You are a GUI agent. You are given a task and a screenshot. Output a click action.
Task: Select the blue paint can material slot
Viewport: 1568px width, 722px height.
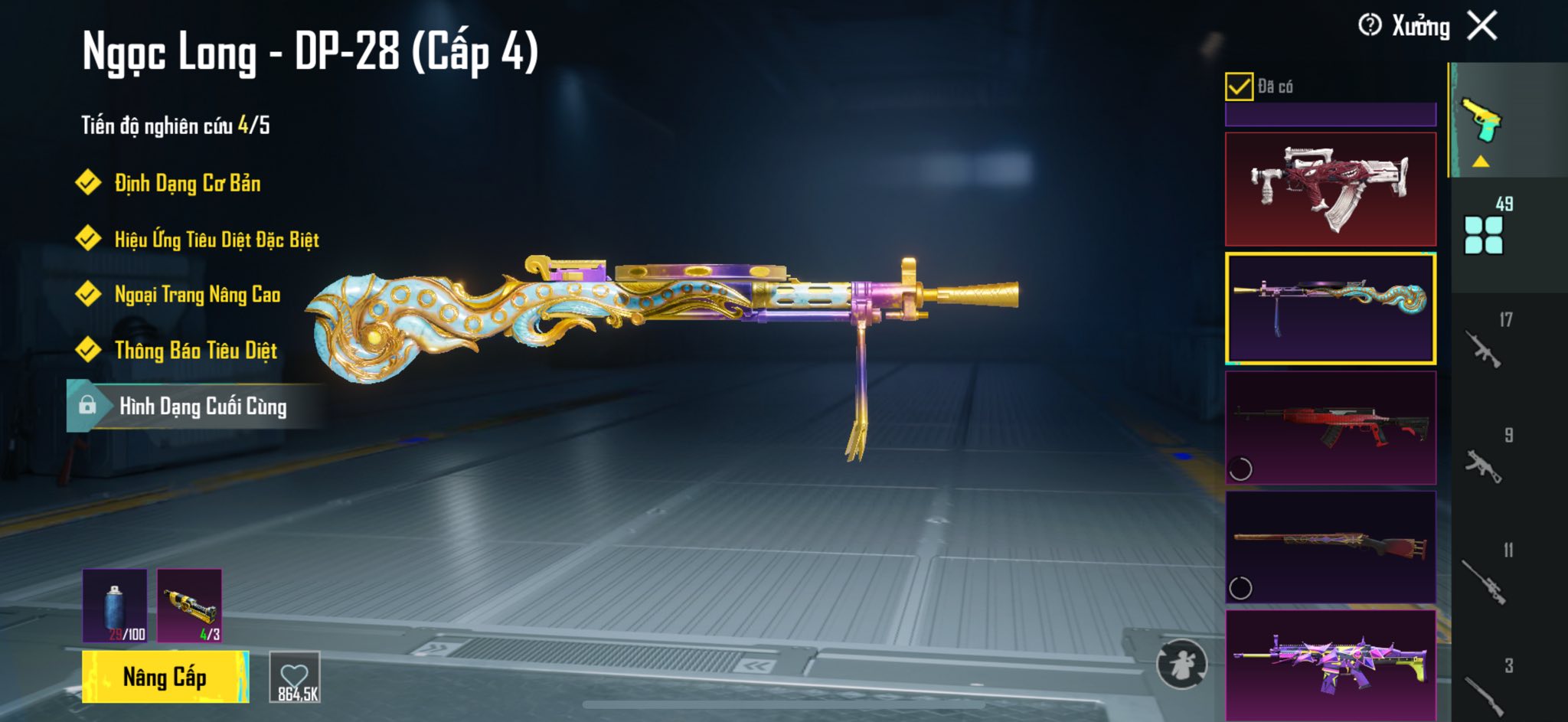click(x=115, y=605)
